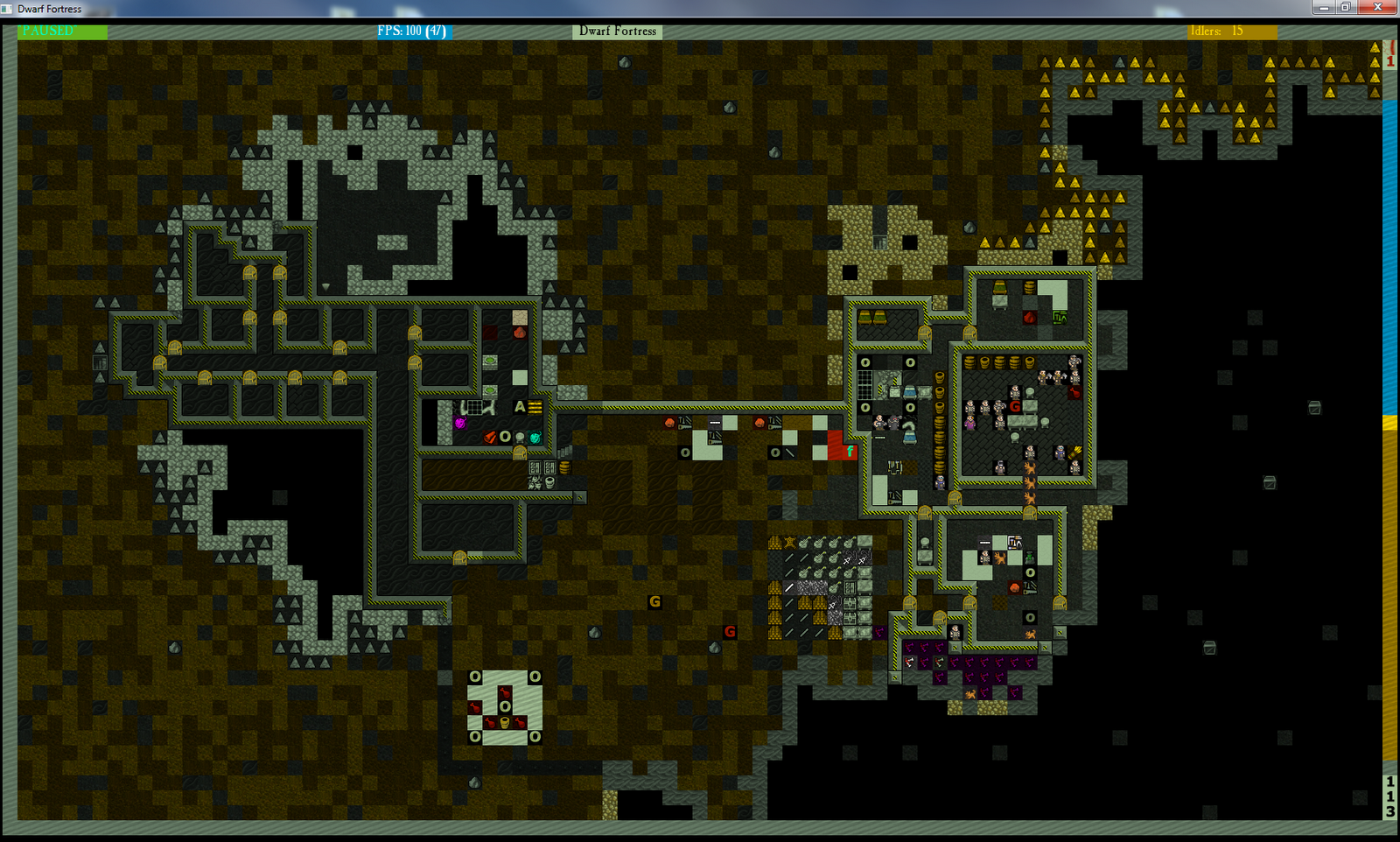Expand the bucket tile inside the well chamber

505,723
